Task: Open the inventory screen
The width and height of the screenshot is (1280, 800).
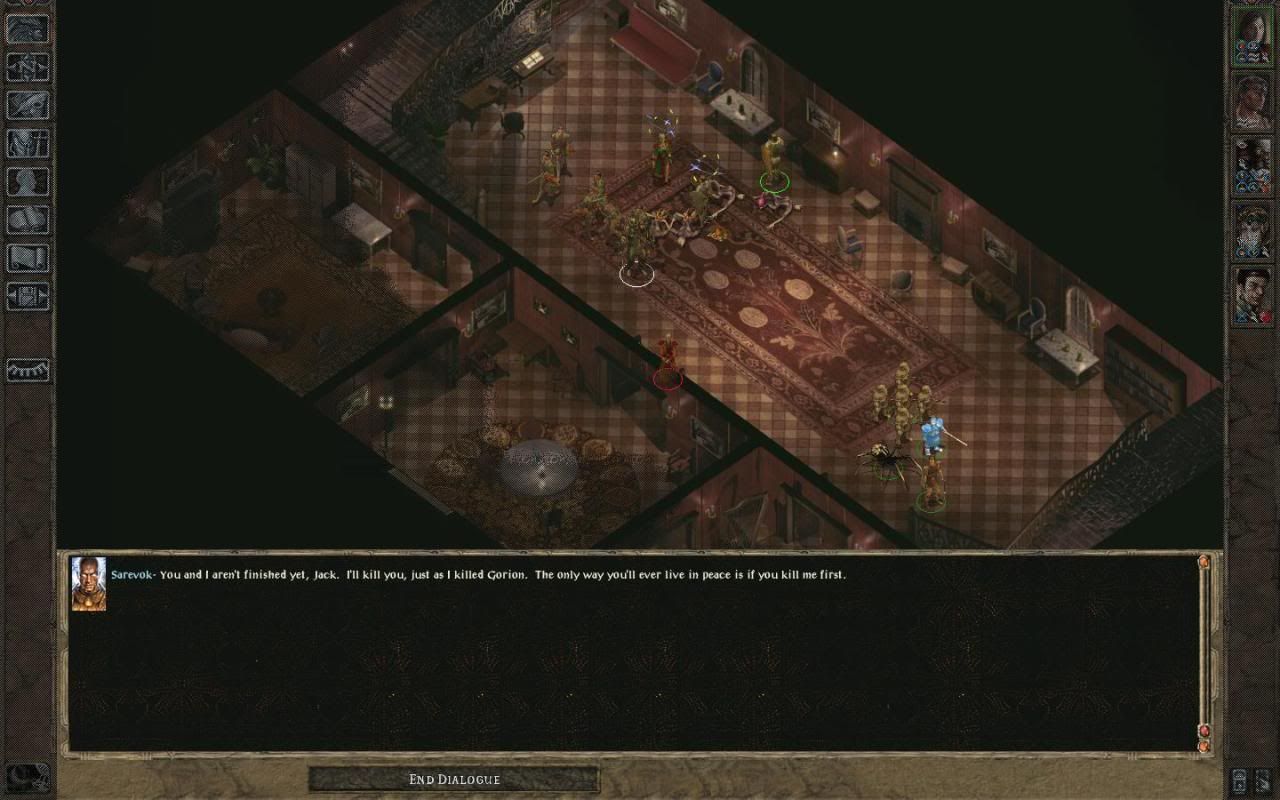Action: click(27, 143)
